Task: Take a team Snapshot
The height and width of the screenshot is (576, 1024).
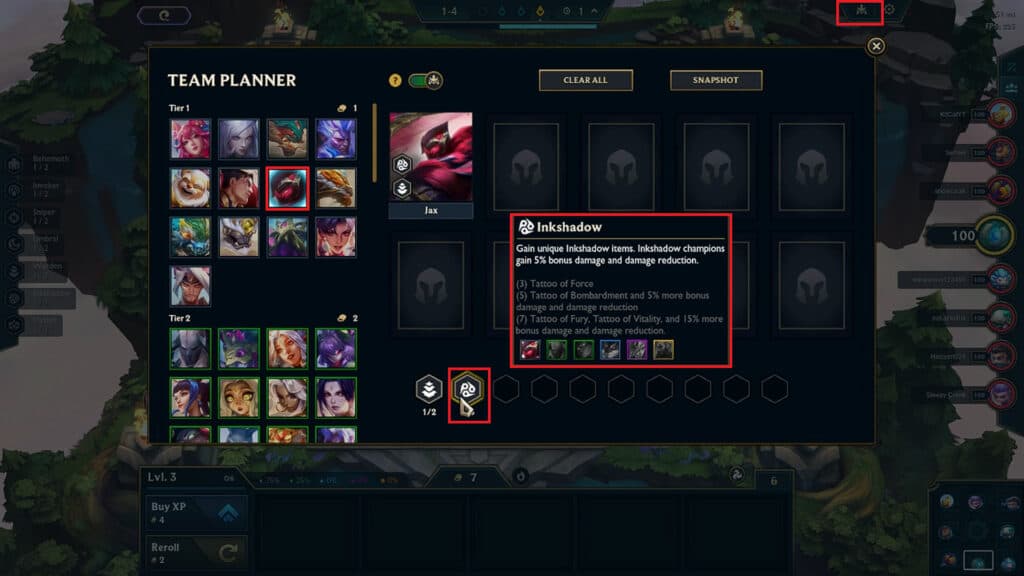Action: tap(716, 80)
